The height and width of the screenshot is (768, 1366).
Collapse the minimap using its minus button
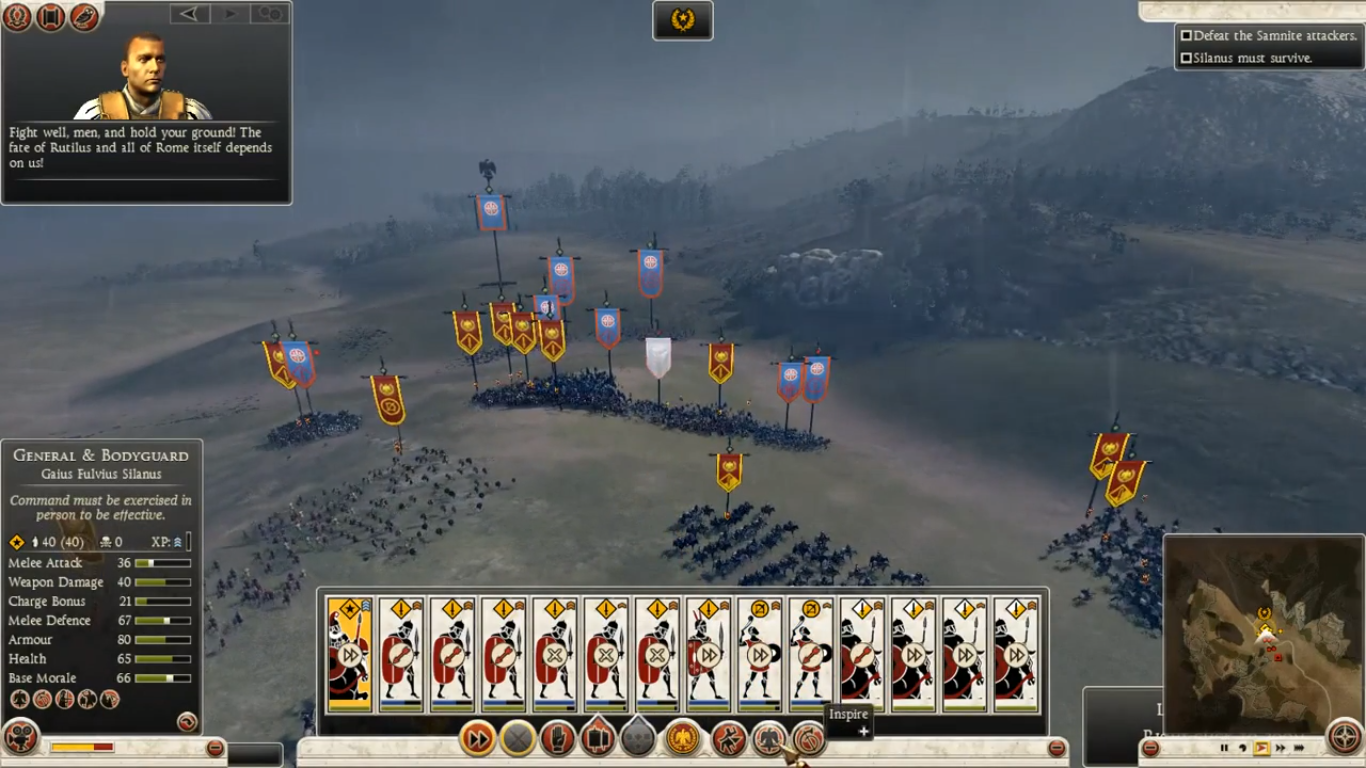coord(1151,747)
